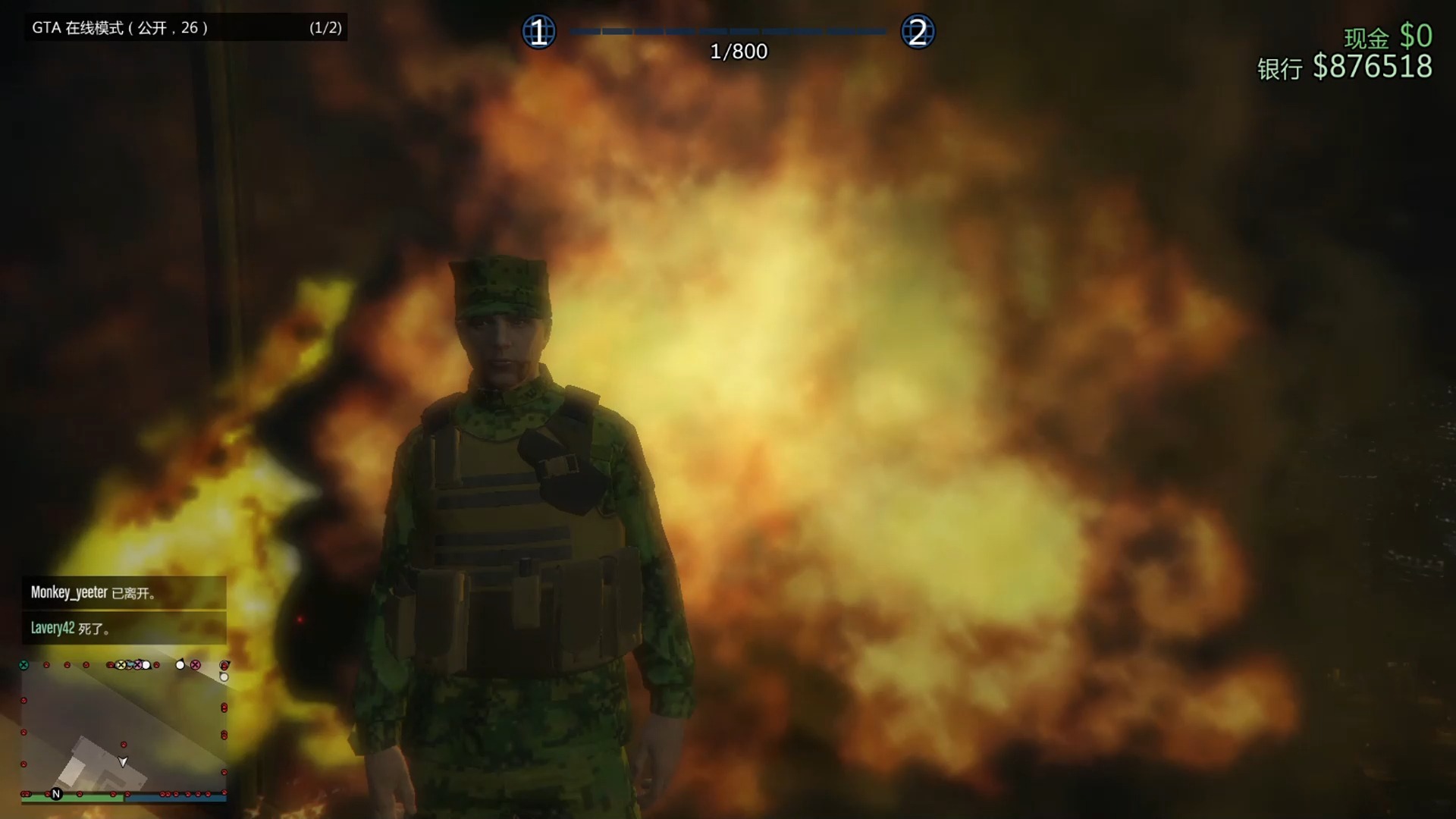Select the purple X blip on the minimap
Viewport: 1456px width, 819px height.
tap(138, 665)
